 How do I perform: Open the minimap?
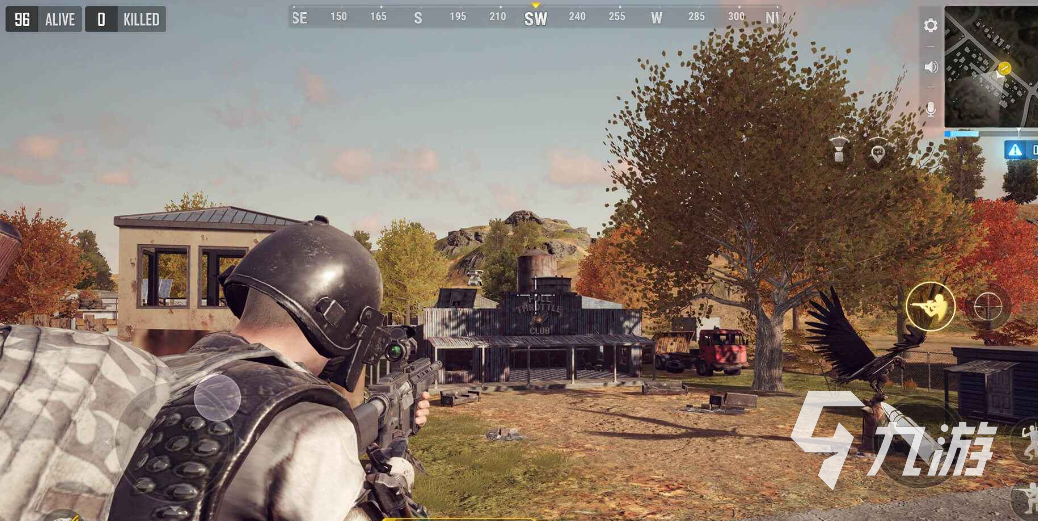[x=991, y=66]
